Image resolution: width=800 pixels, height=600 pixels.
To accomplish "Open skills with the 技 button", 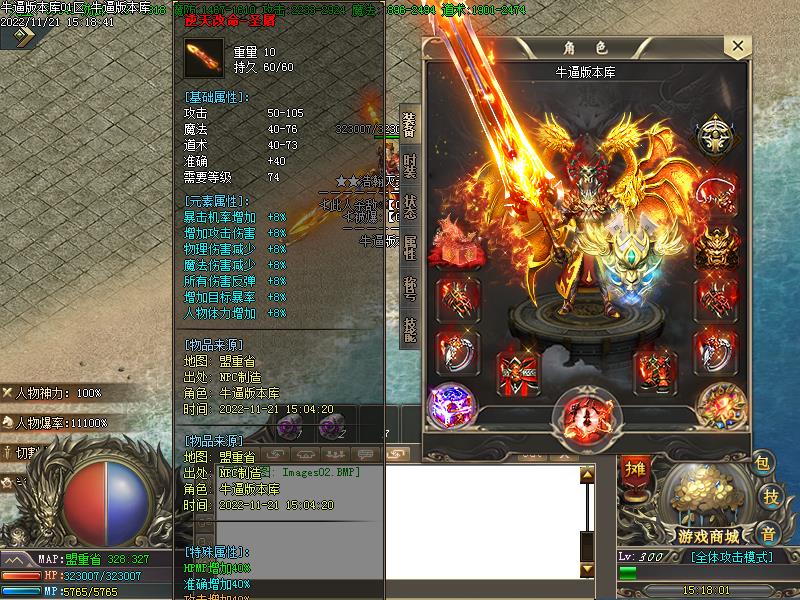I will [x=770, y=497].
